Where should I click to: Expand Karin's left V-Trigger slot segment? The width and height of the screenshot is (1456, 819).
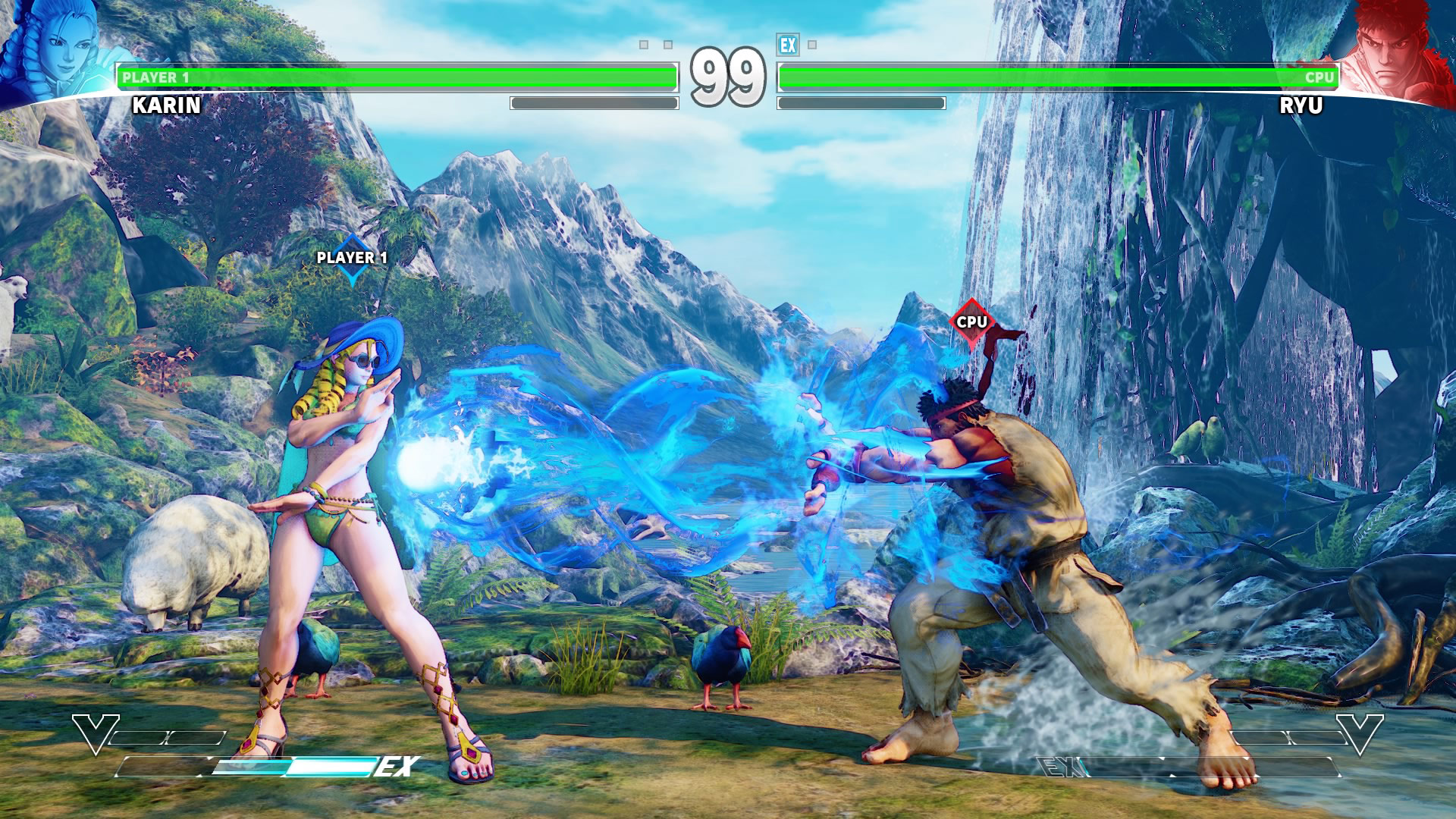pyautogui.click(x=139, y=737)
